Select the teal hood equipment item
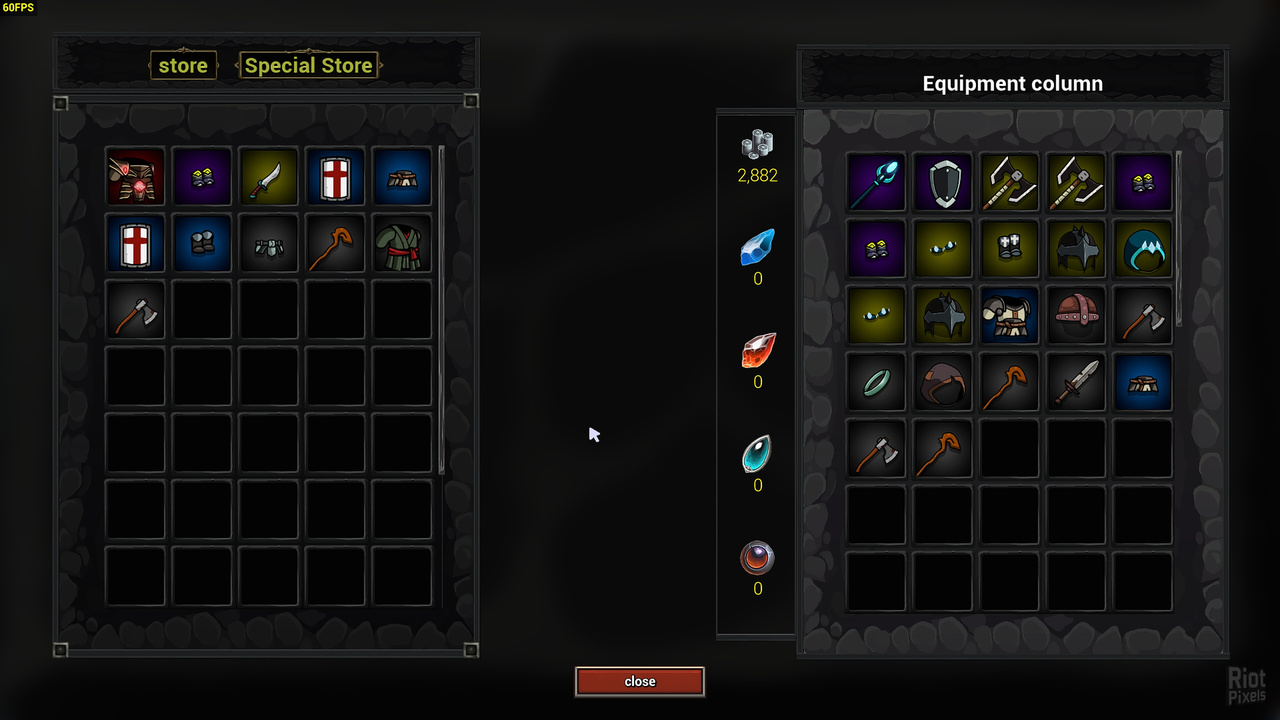This screenshot has width=1280, height=720. [x=1143, y=248]
